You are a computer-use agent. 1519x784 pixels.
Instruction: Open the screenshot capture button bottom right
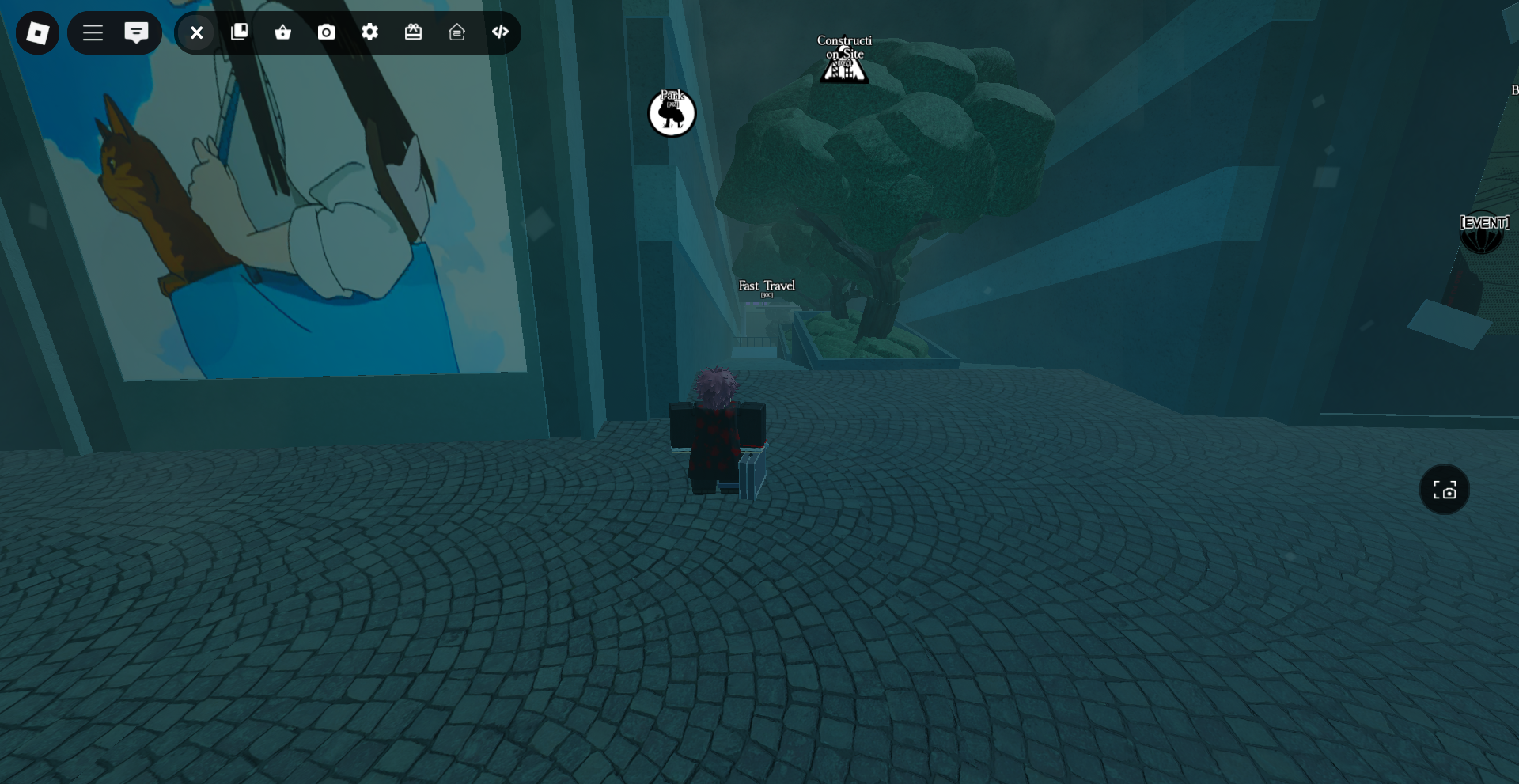pyautogui.click(x=1444, y=490)
